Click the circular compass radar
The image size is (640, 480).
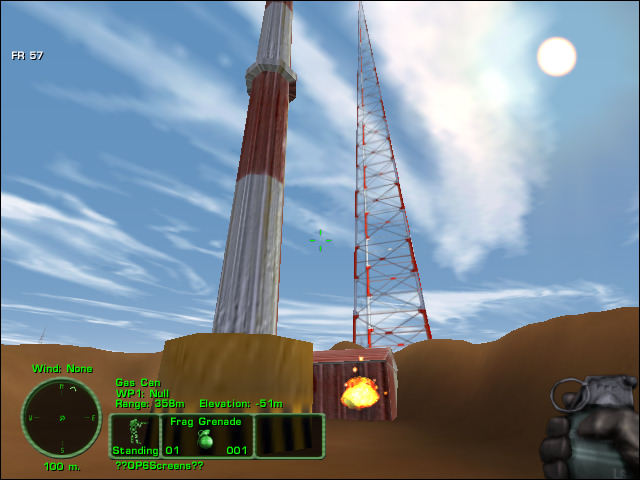click(x=61, y=417)
